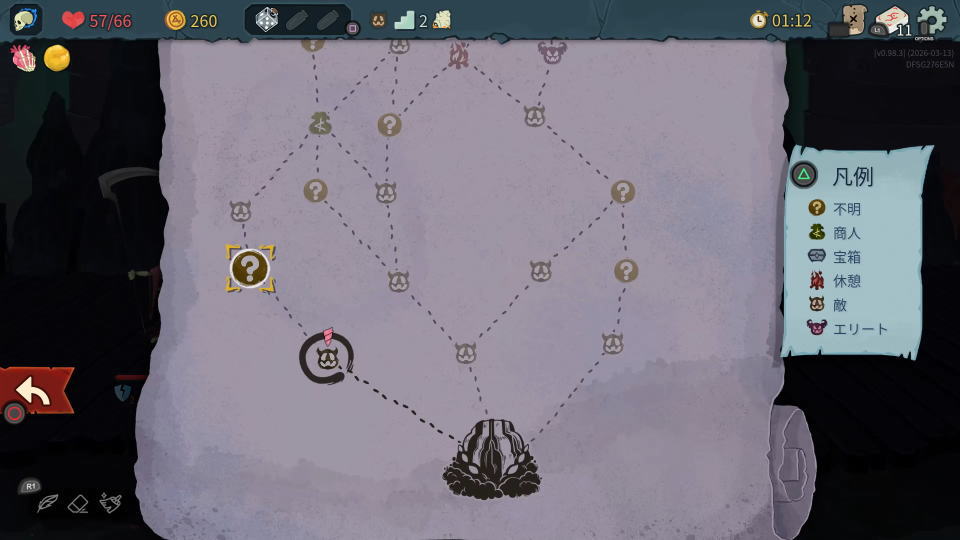
Task: Select the feather quill drawing tool
Action: click(47, 504)
